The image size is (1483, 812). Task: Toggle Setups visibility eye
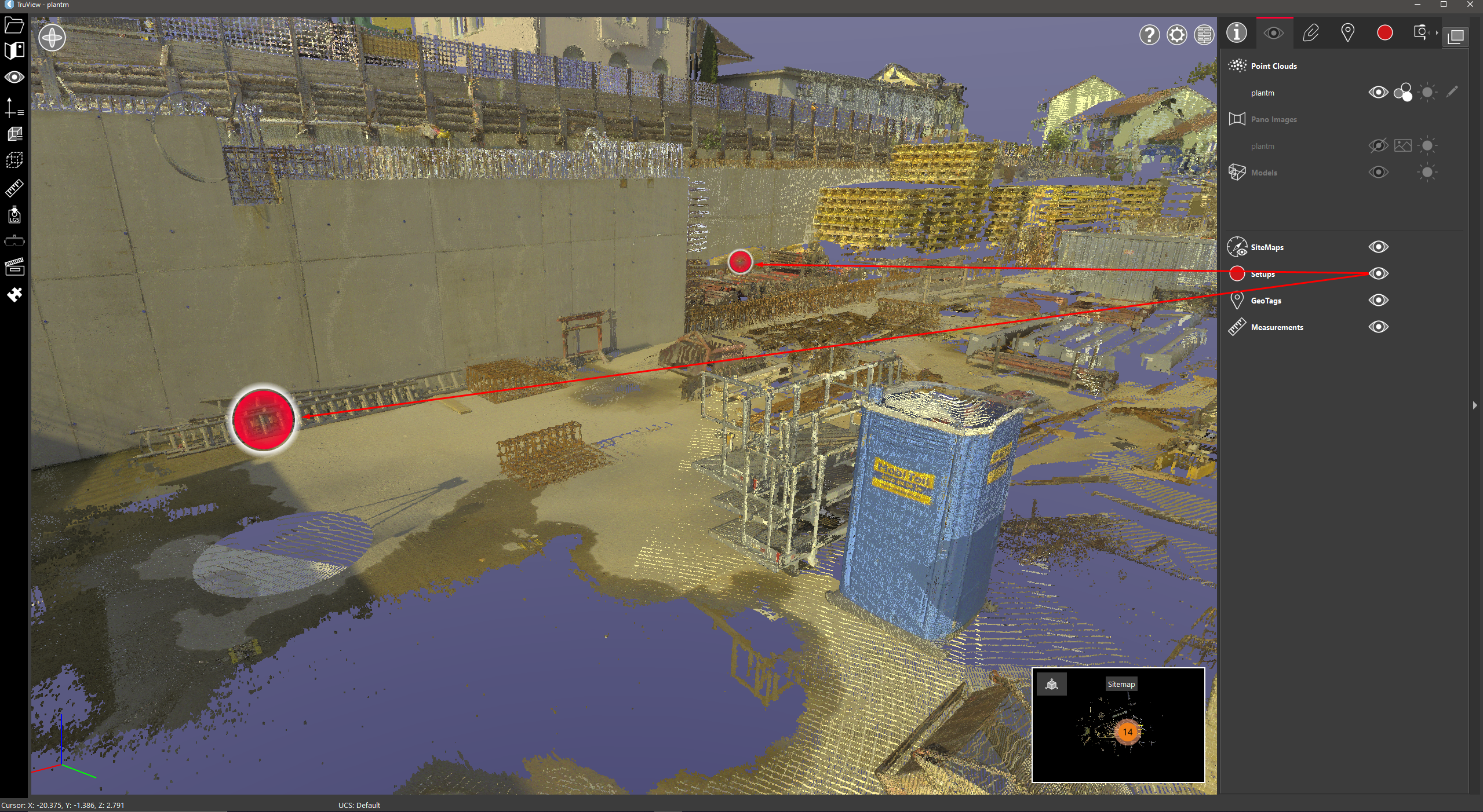[x=1378, y=274]
